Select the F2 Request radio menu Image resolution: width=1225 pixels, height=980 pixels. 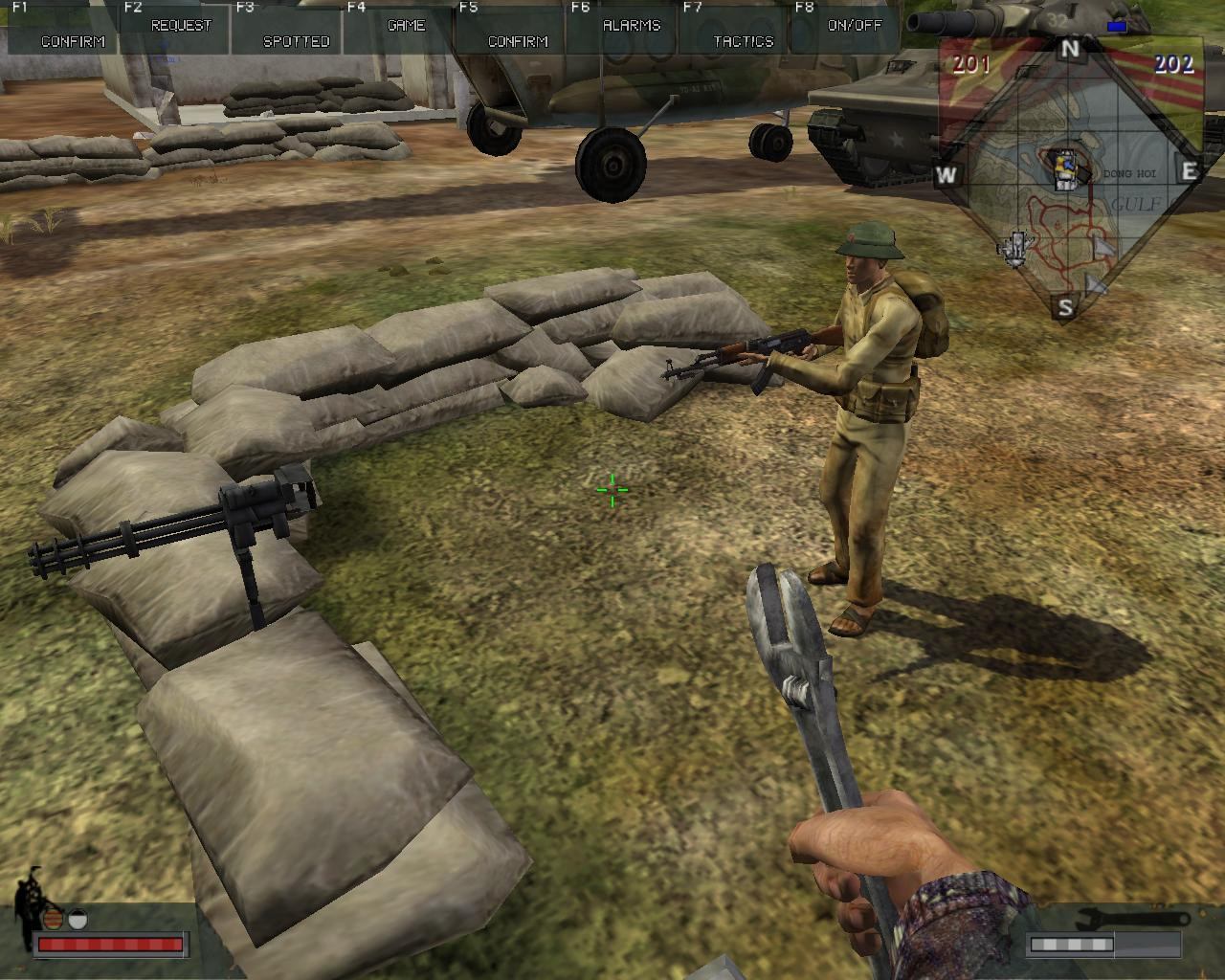(180, 26)
